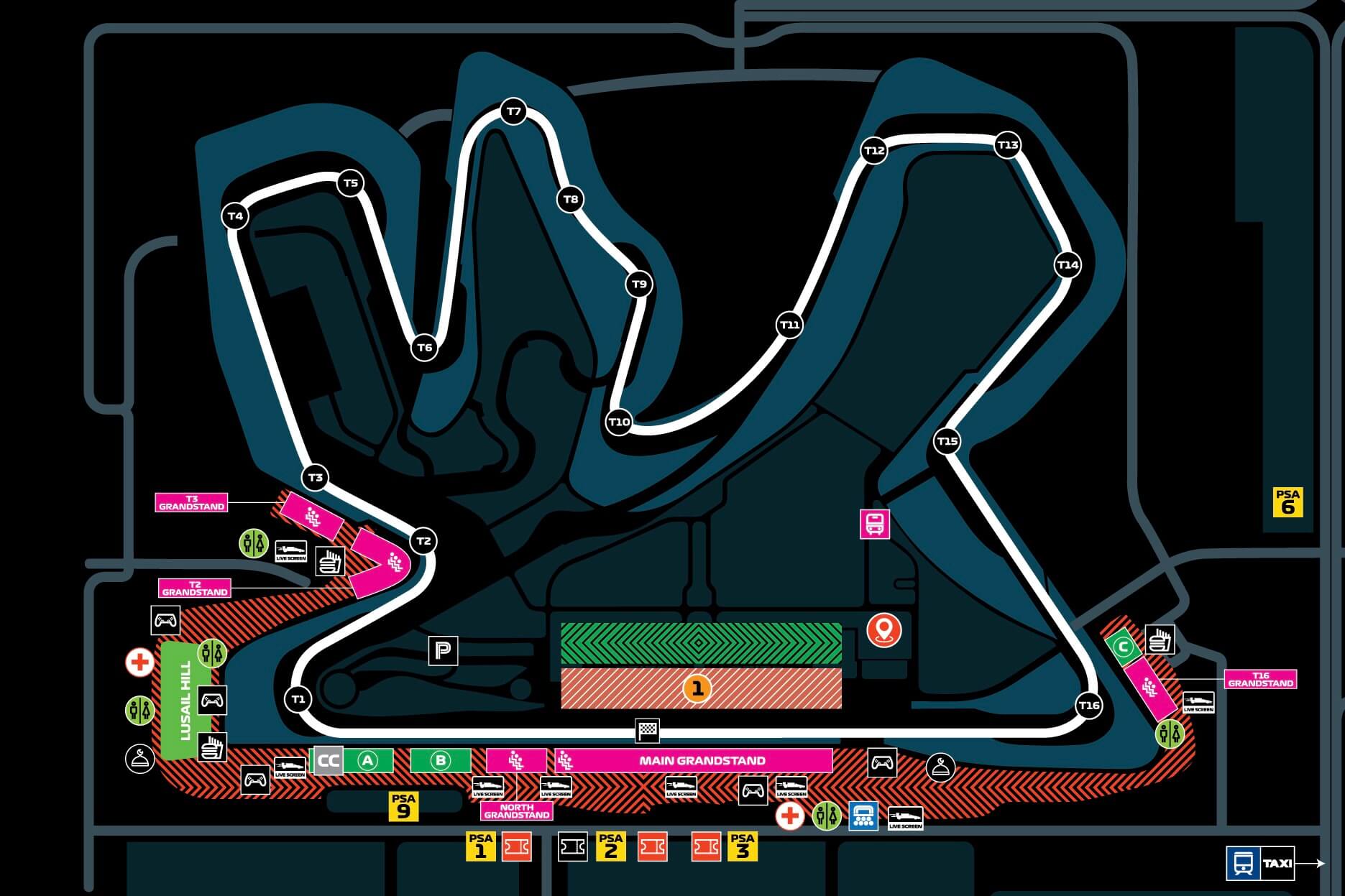
Task: Click the T13 corner marker
Action: coord(1008,145)
